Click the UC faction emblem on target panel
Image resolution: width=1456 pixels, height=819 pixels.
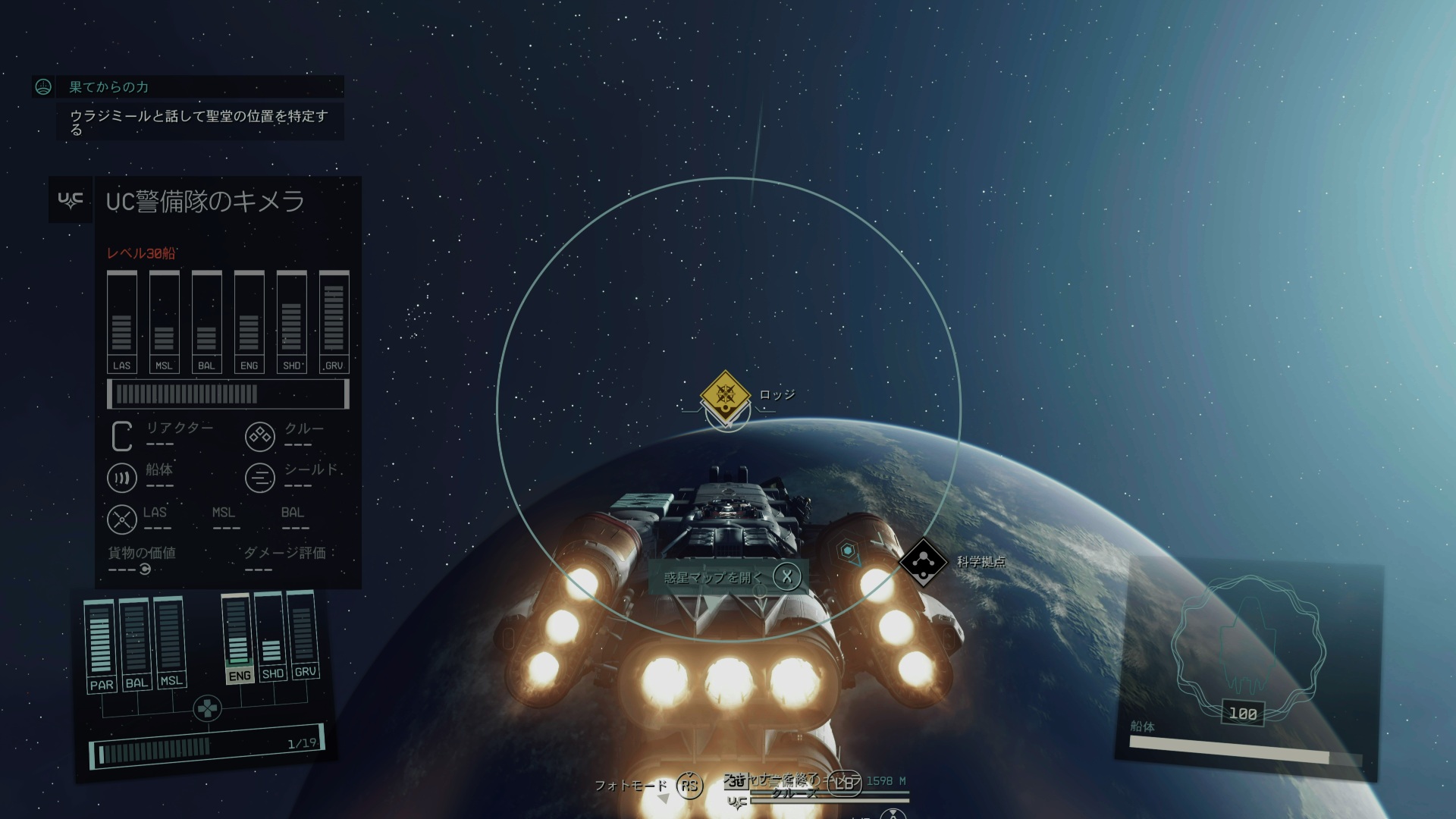(x=71, y=200)
